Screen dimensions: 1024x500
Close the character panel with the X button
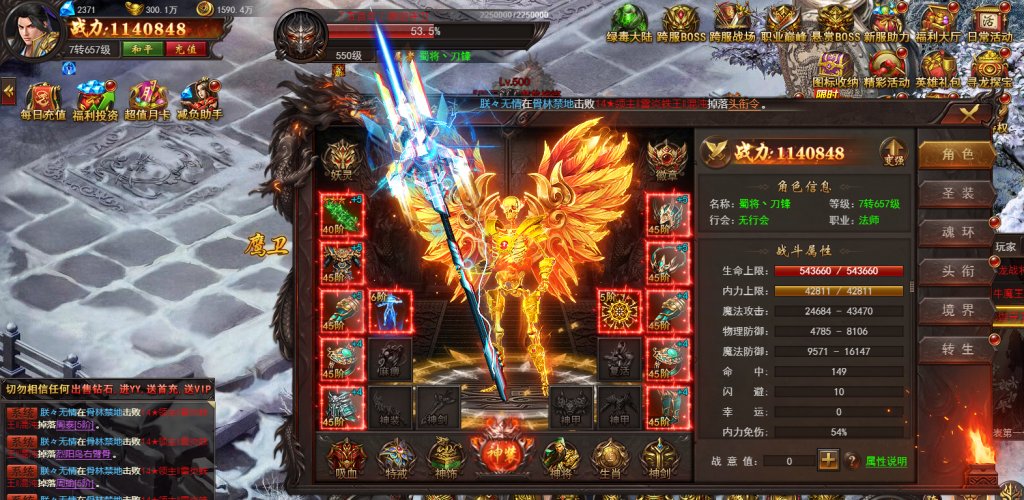967,114
